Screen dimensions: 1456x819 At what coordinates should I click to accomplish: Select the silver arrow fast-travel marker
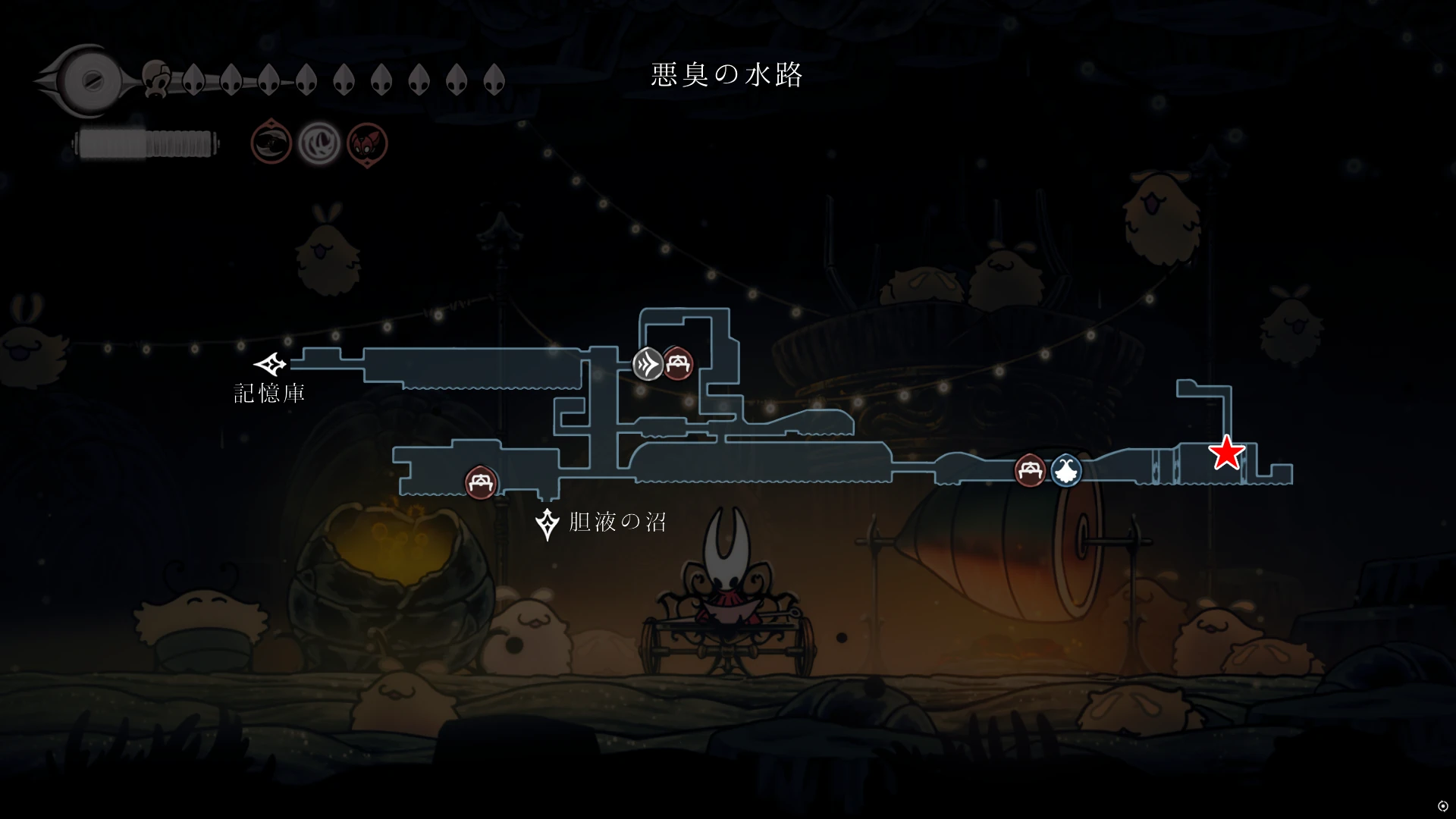click(x=648, y=364)
